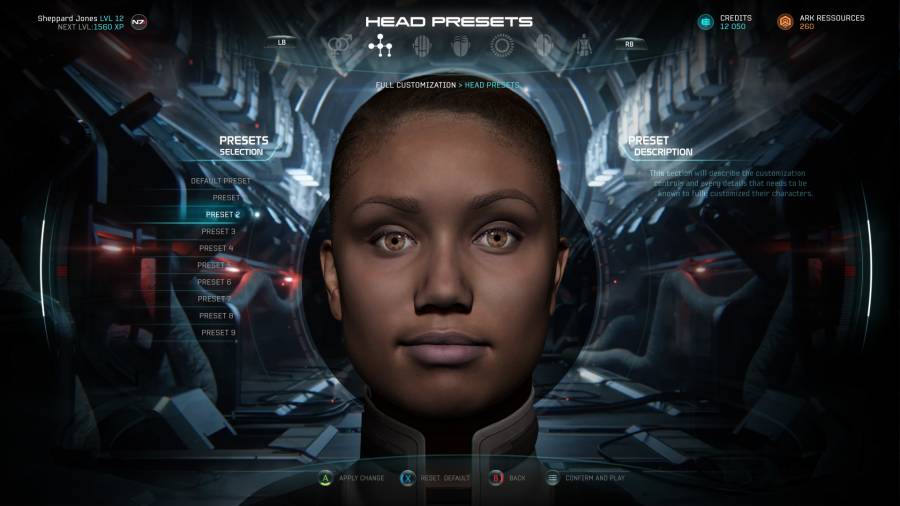
Task: Pick Preset 8 head option
Action: coord(216,316)
